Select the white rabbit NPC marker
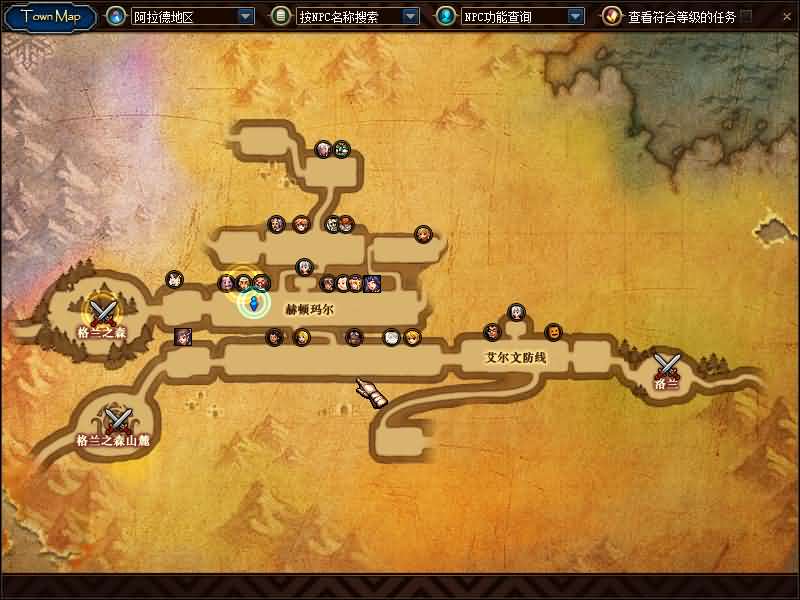 (x=175, y=280)
